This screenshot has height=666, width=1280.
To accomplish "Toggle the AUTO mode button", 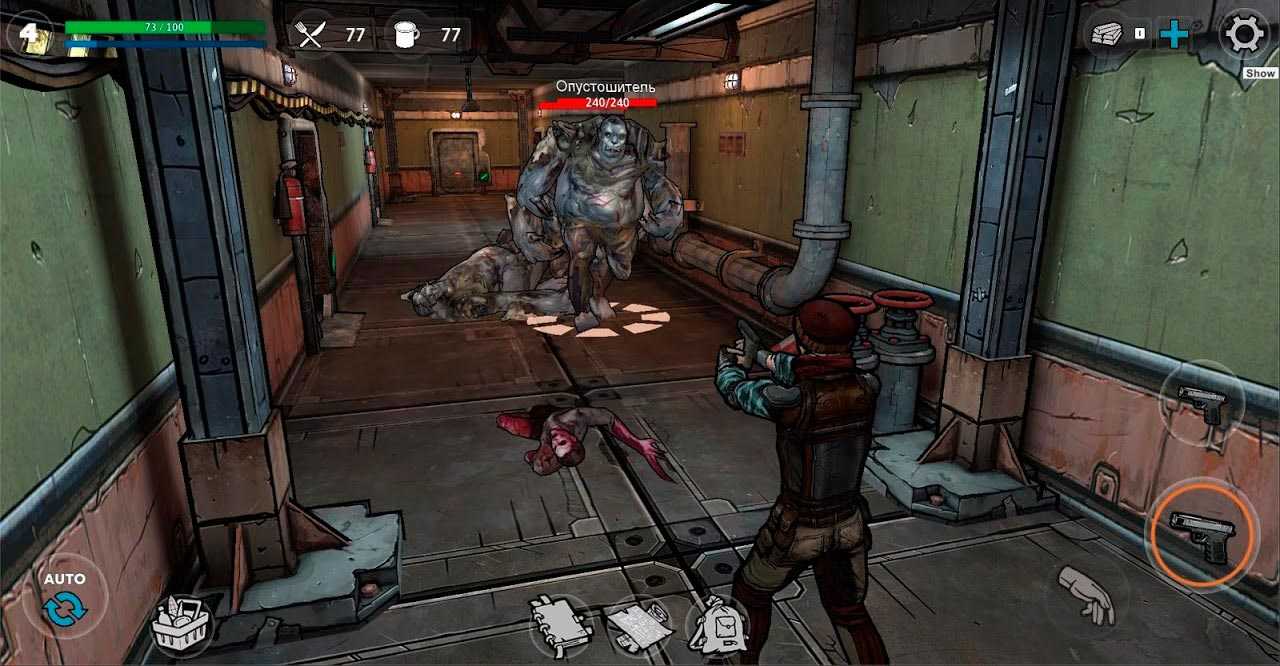I will point(65,597).
